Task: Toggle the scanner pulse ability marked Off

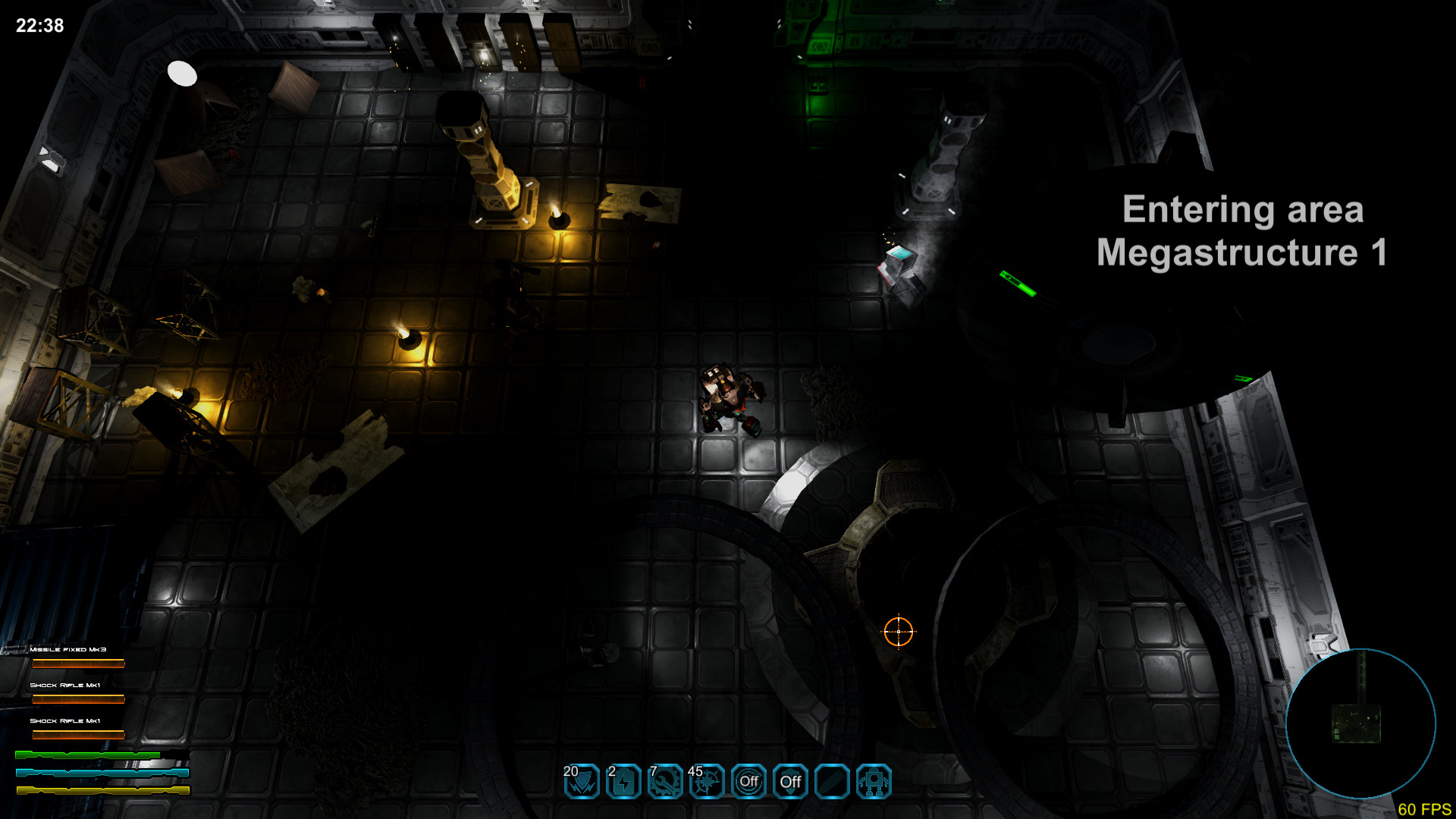Action: (x=748, y=783)
